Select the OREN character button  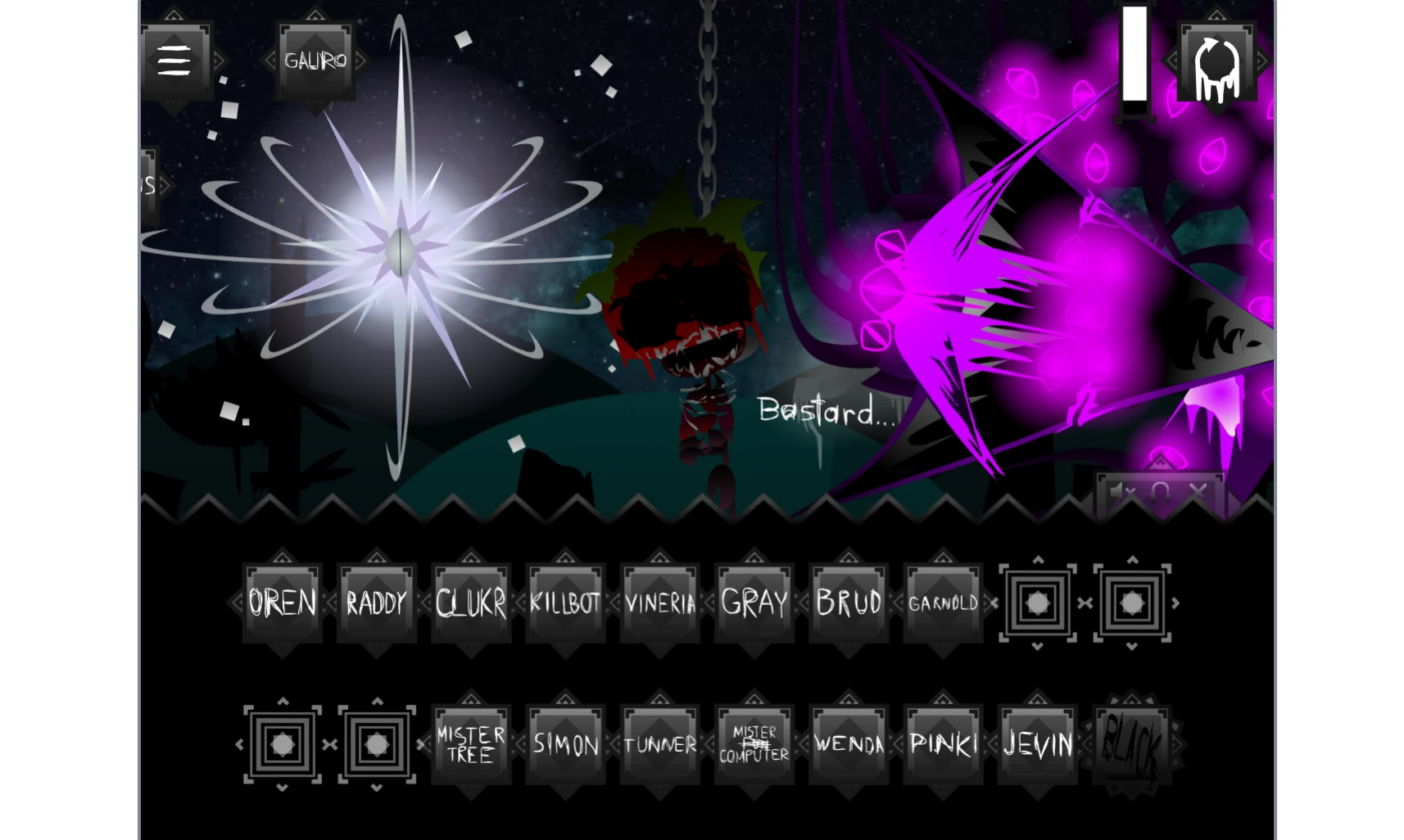tap(282, 603)
